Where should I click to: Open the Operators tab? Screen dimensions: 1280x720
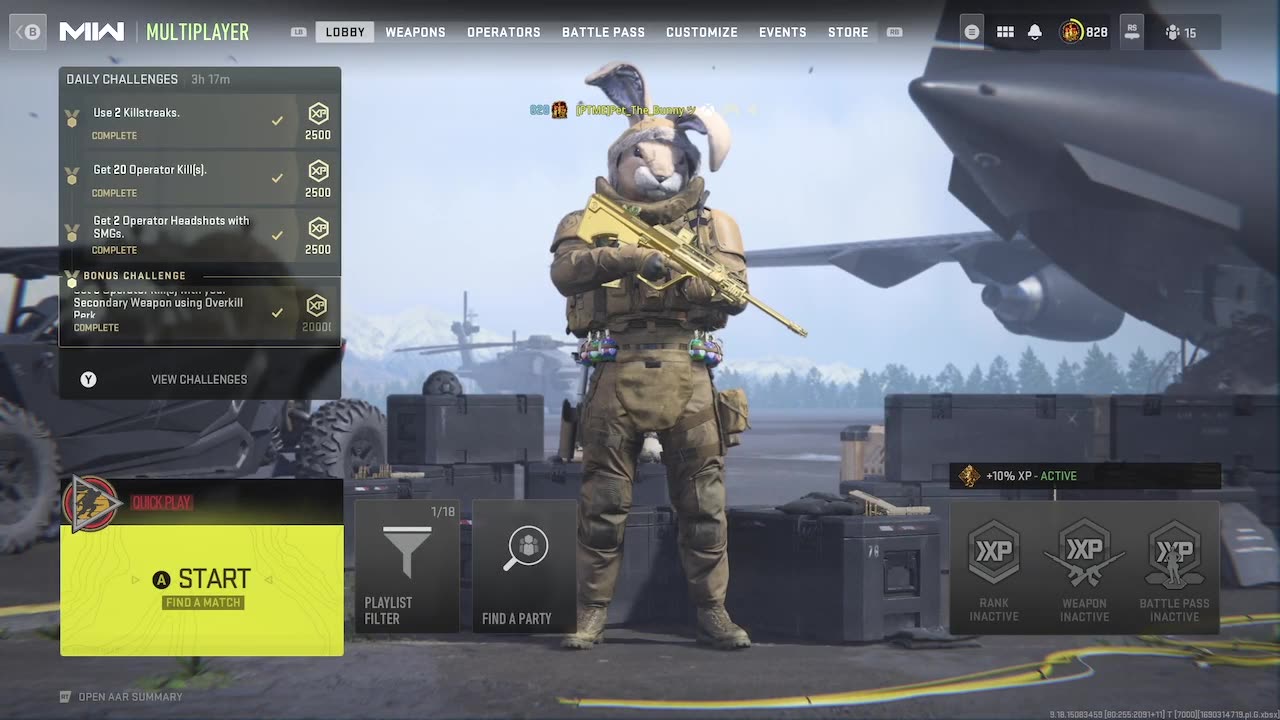tap(503, 32)
